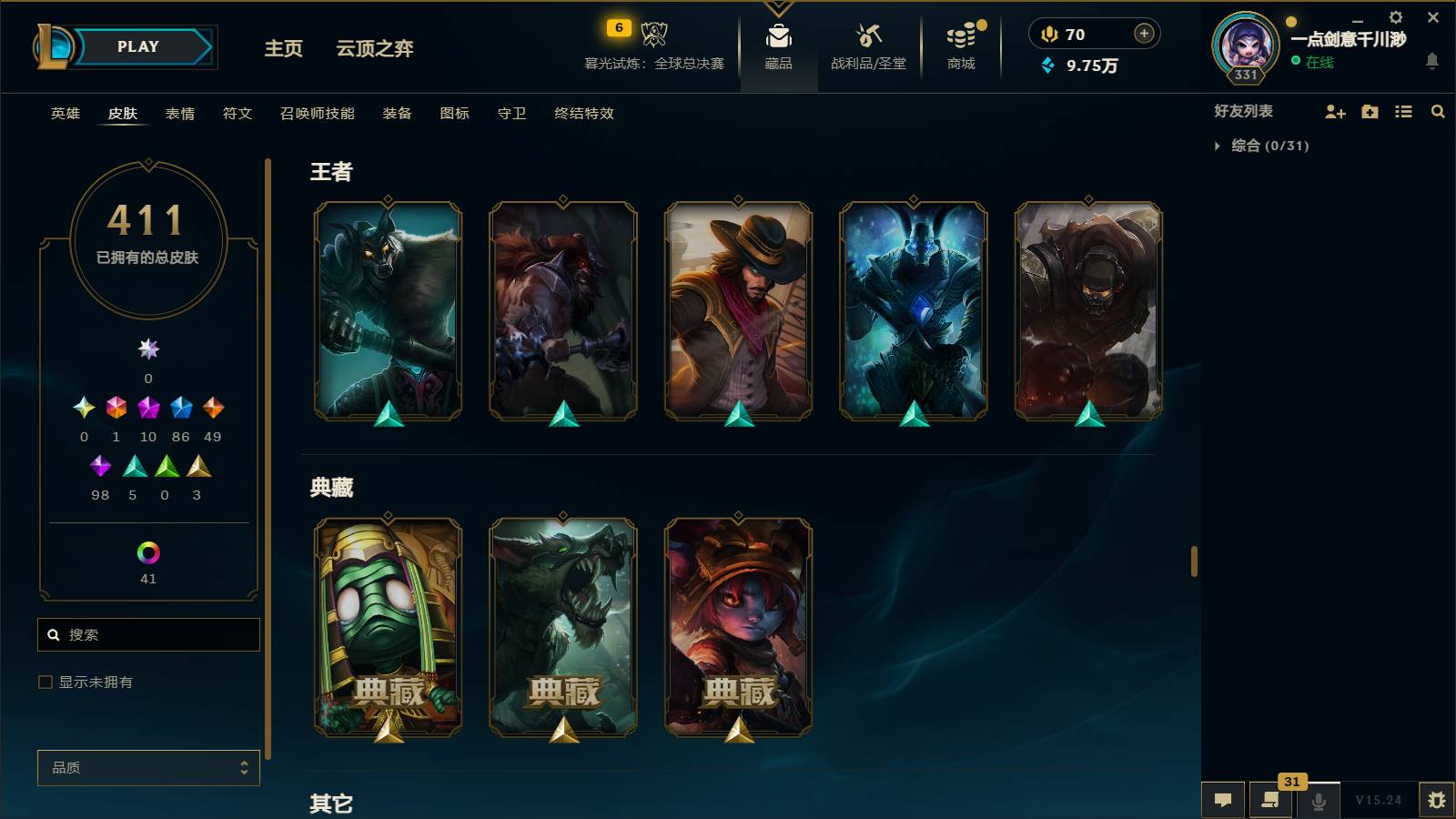Click the microphone icon at bottom right
The width and height of the screenshot is (1456, 819).
point(1317,801)
